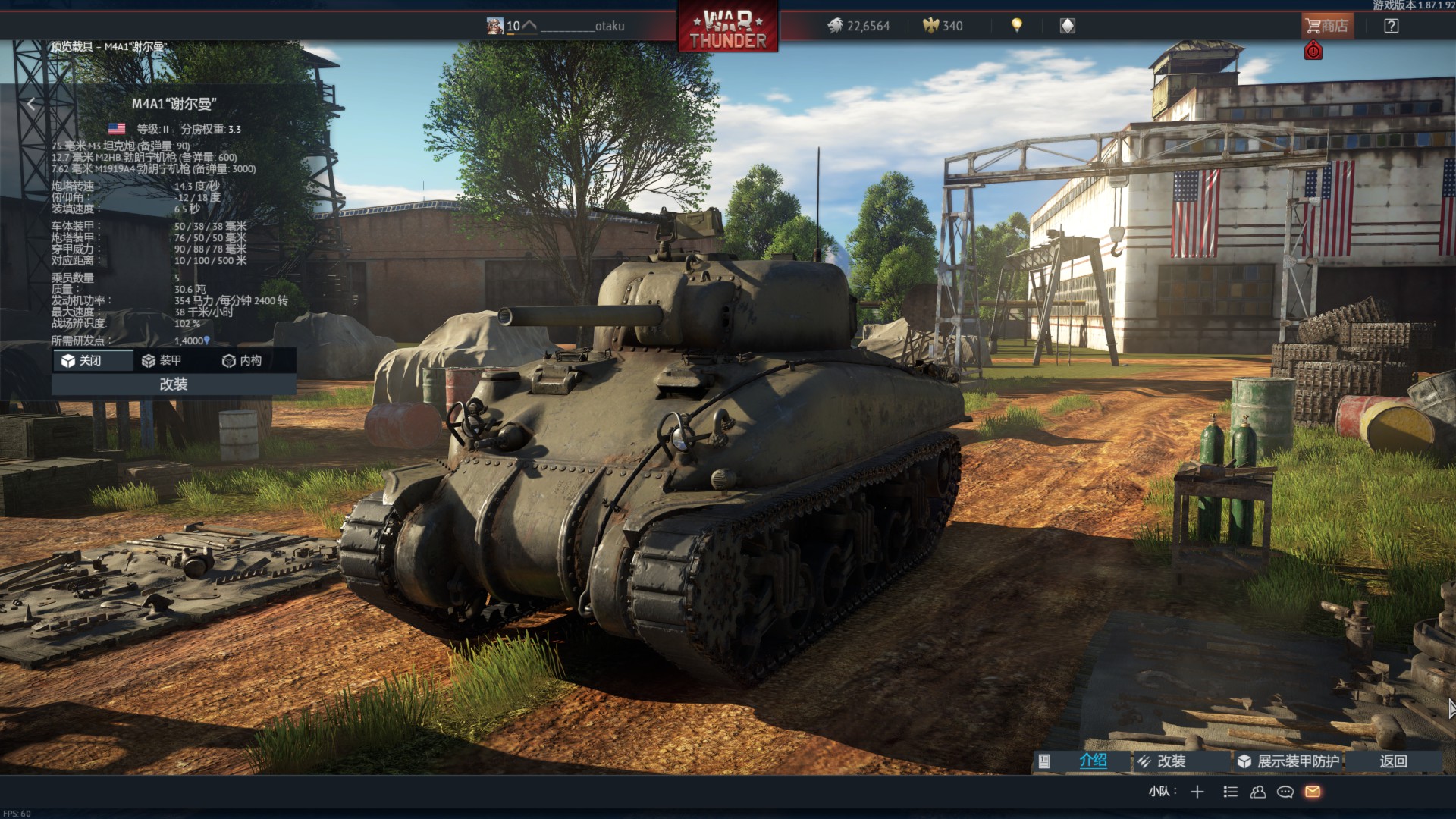Screen dimensions: 1456x819
Task: Open the 改装 tab in the bottom bar
Action: click(1170, 761)
